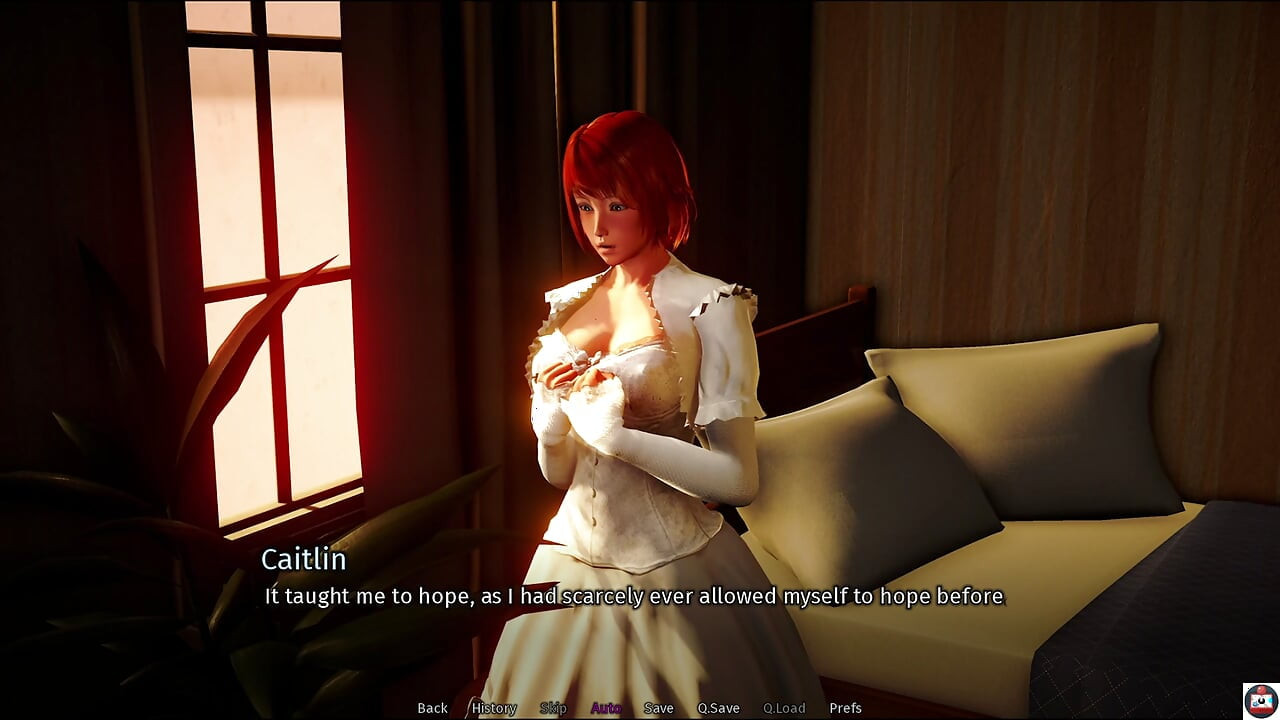The image size is (1280, 720).
Task: Enable Skip mode to fast-forward dialogue
Action: (554, 707)
